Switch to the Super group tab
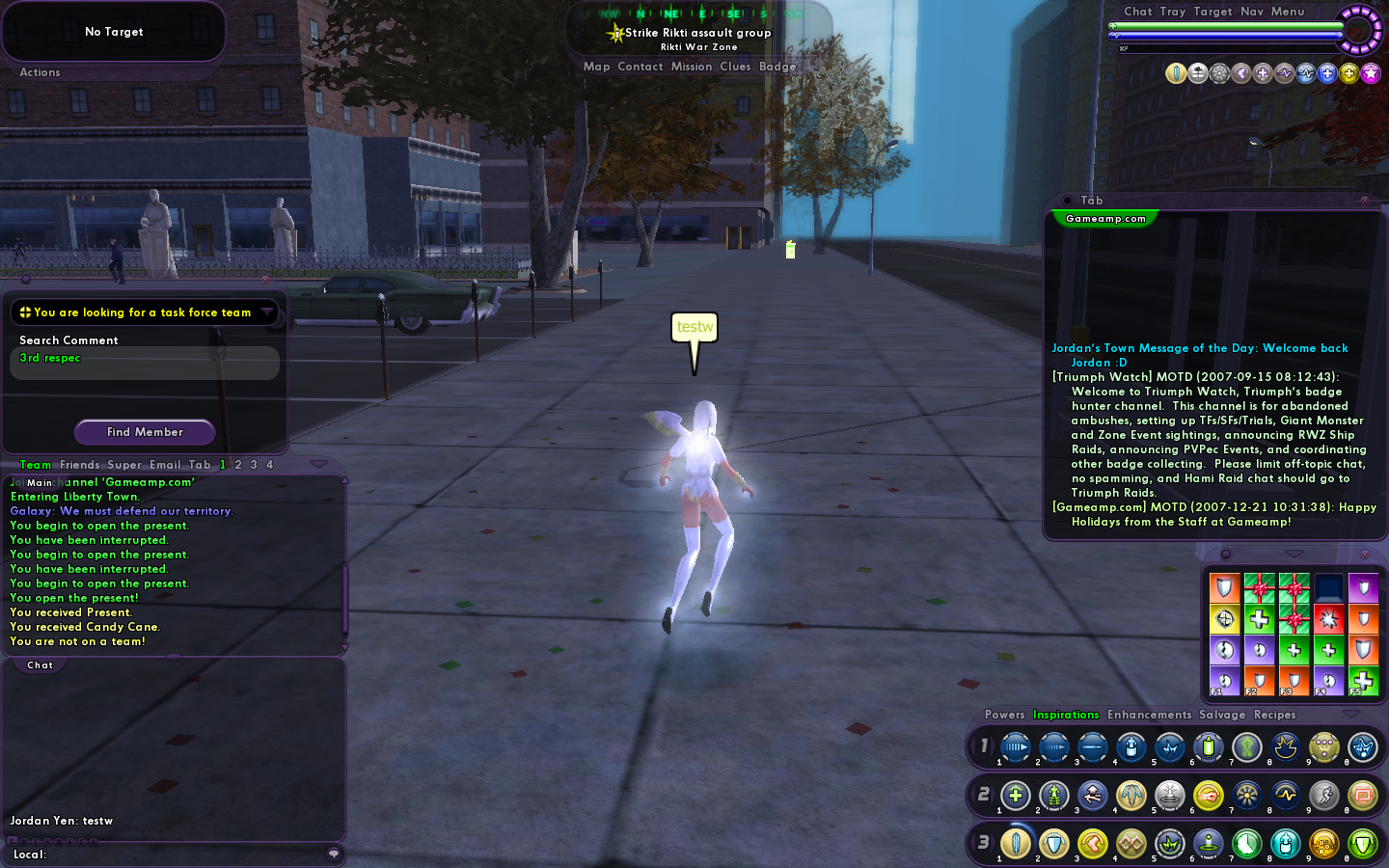Image resolution: width=1389 pixels, height=868 pixels. 124,465
